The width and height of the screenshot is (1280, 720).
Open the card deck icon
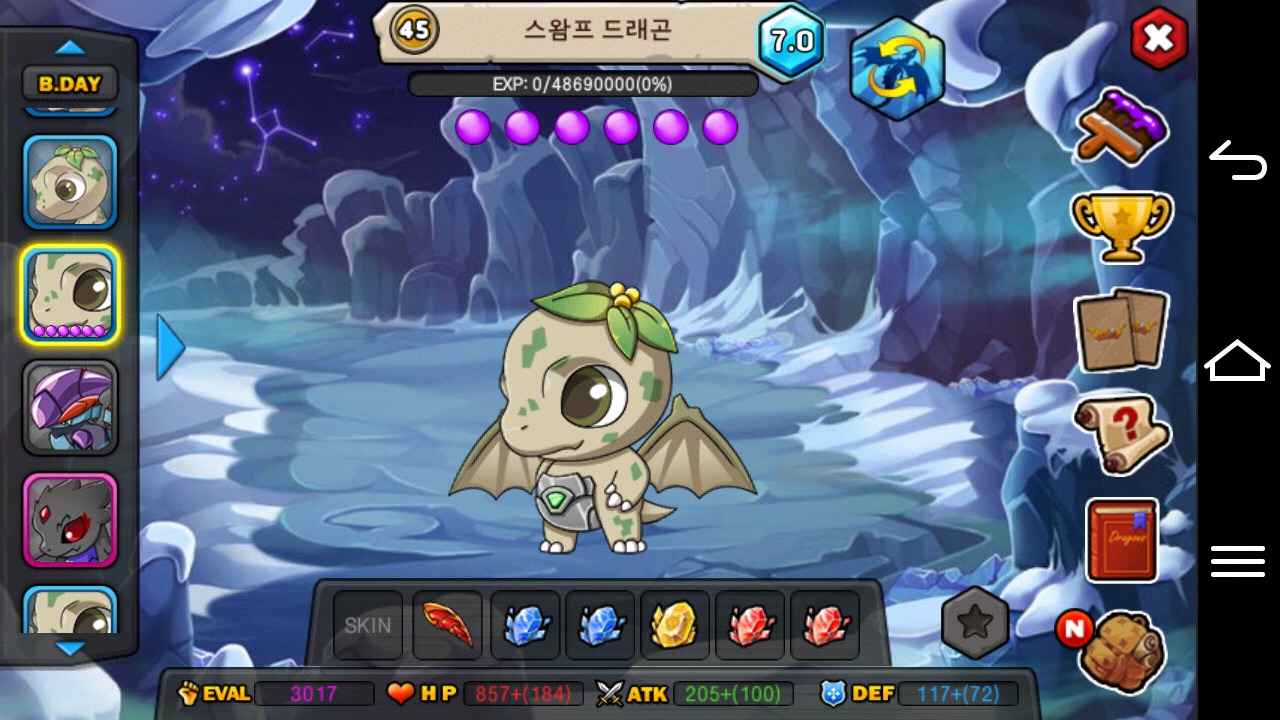click(1121, 330)
